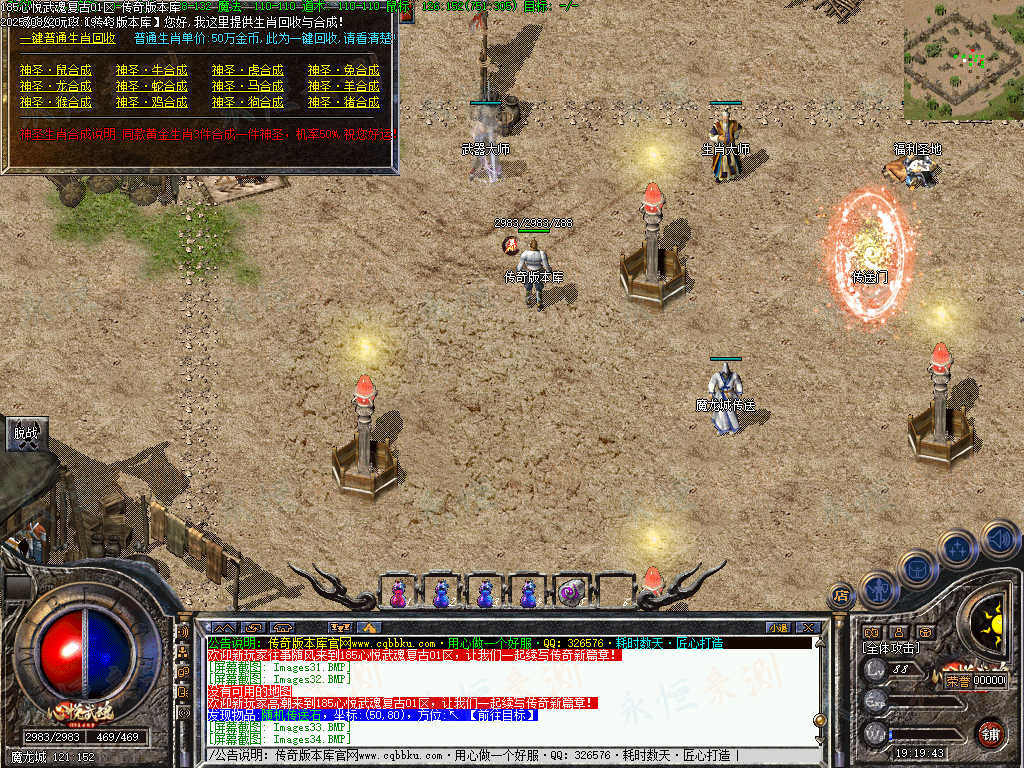This screenshot has width=1024, height=768.
Task: Open the minimap
Action: (963, 60)
